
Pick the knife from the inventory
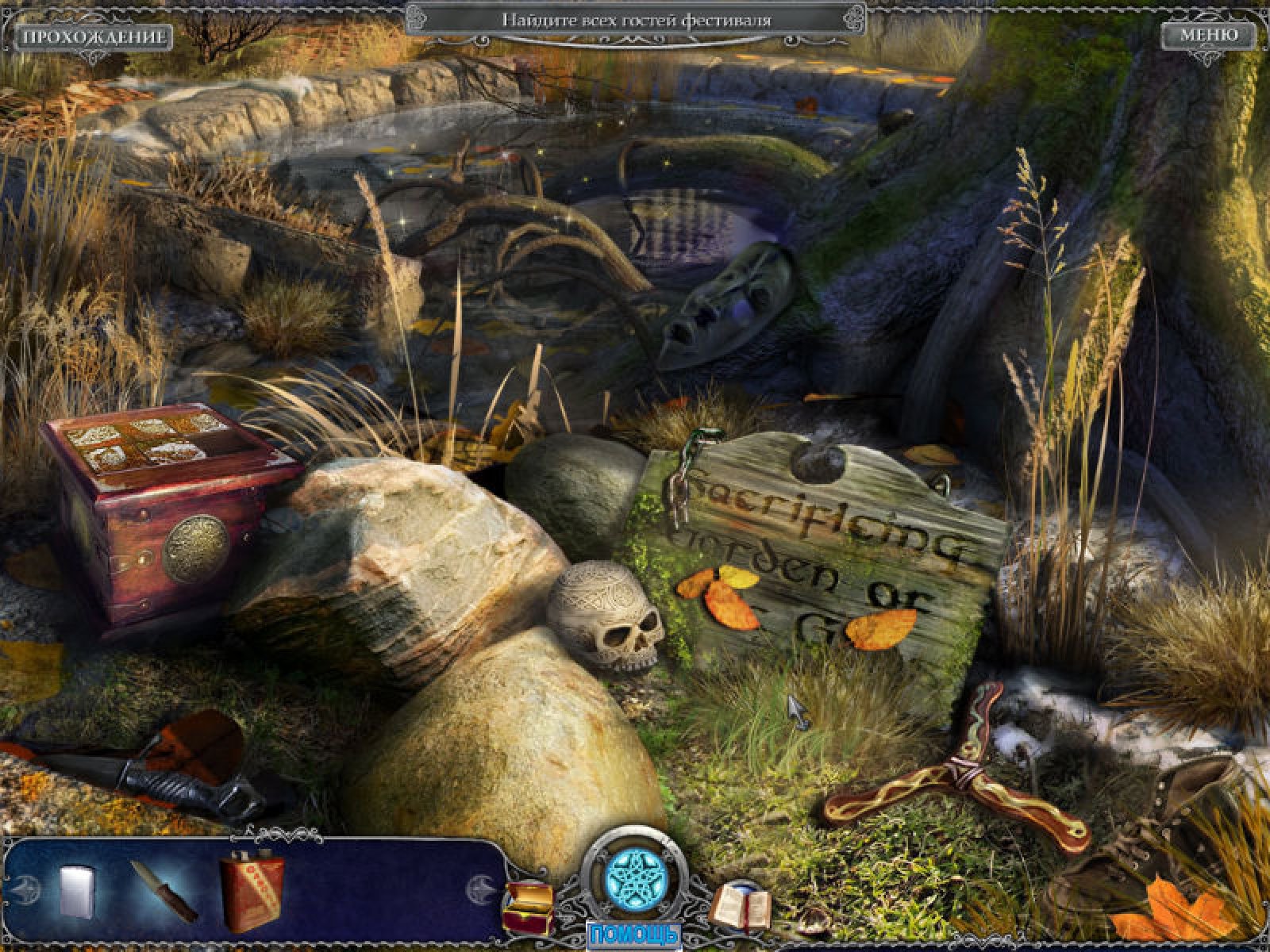pyautogui.click(x=164, y=890)
